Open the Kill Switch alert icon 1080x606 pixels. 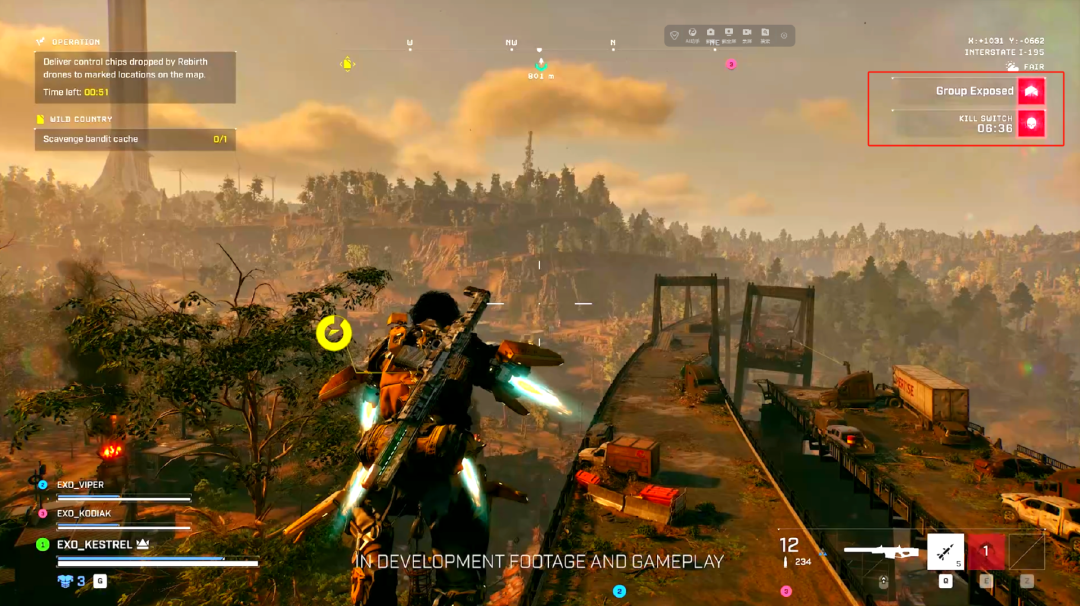(1031, 123)
